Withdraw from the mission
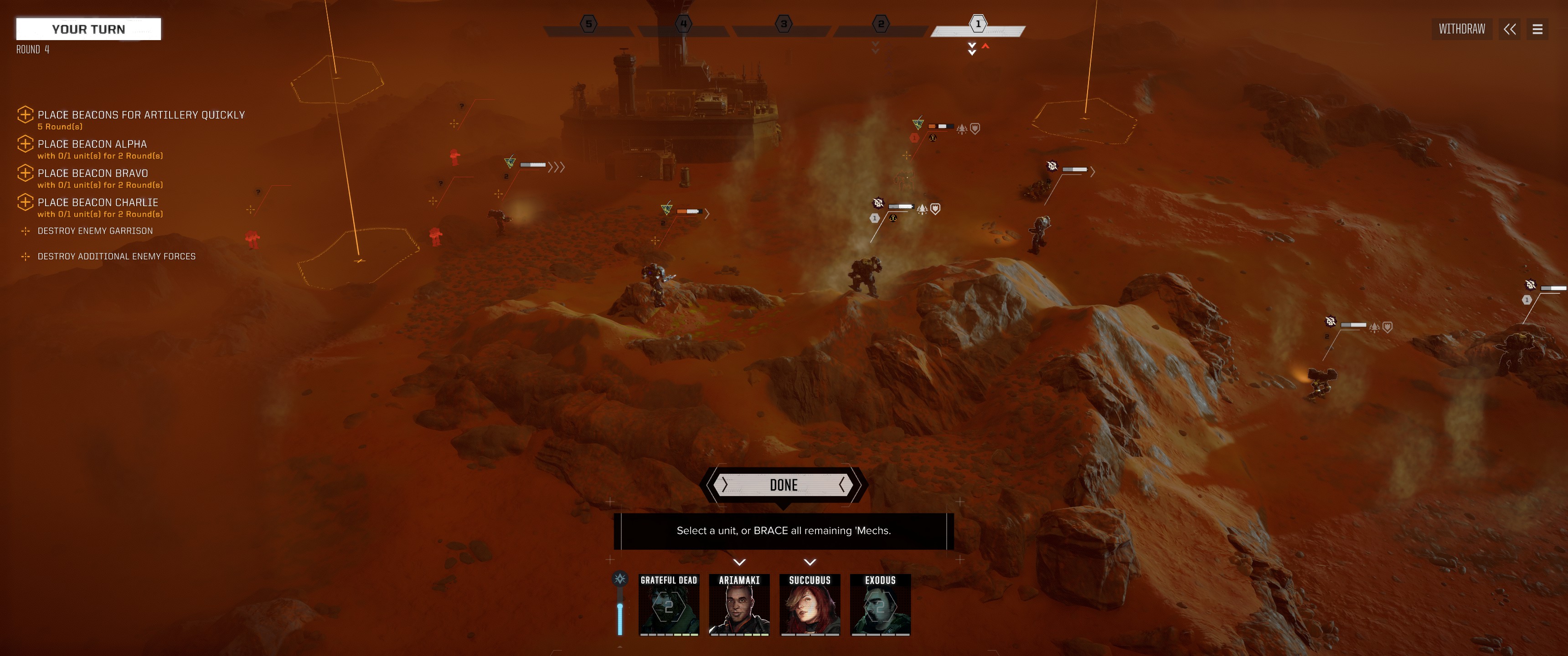This screenshot has height=656, width=1568. pyautogui.click(x=1461, y=29)
